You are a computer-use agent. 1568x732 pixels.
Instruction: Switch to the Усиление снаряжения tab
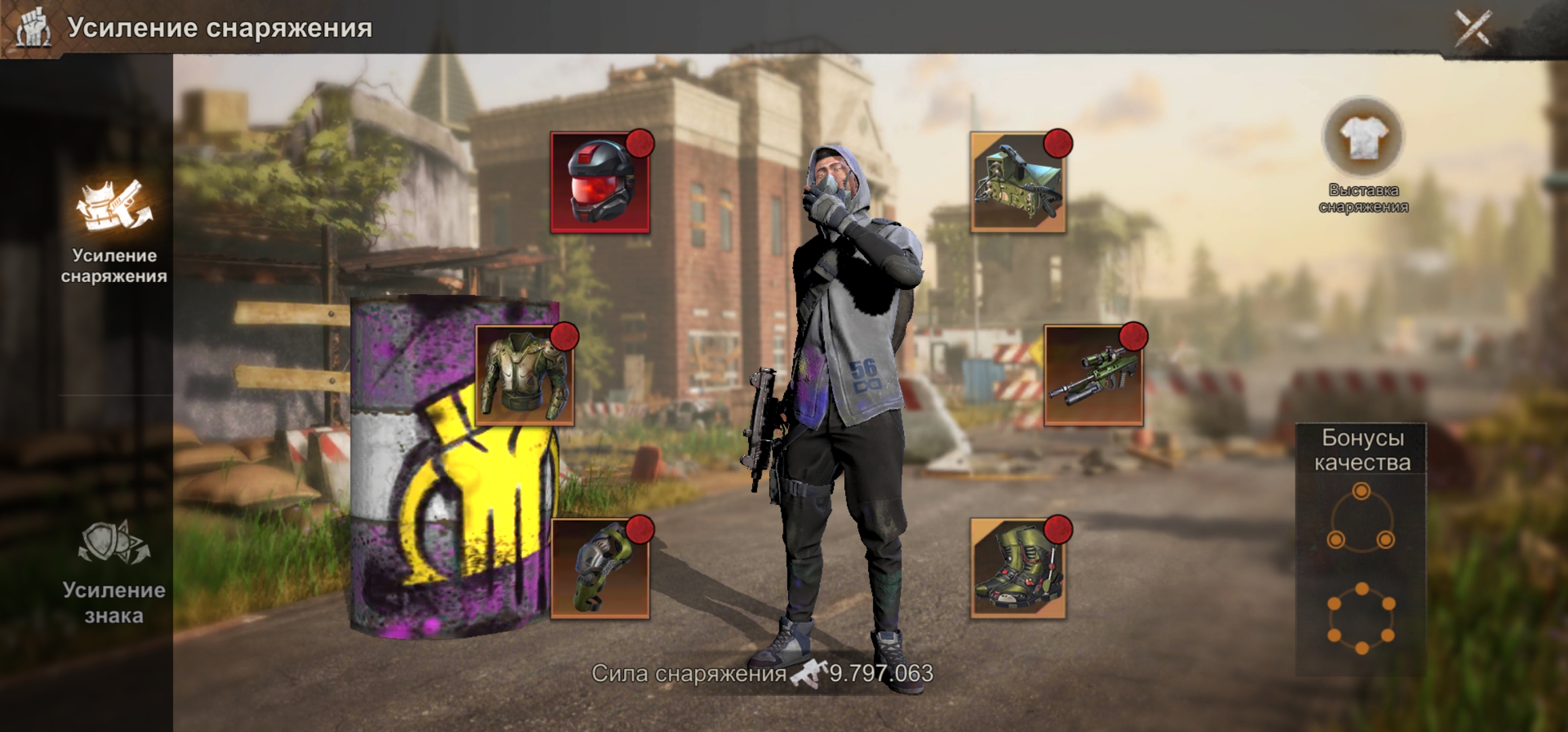point(114,230)
